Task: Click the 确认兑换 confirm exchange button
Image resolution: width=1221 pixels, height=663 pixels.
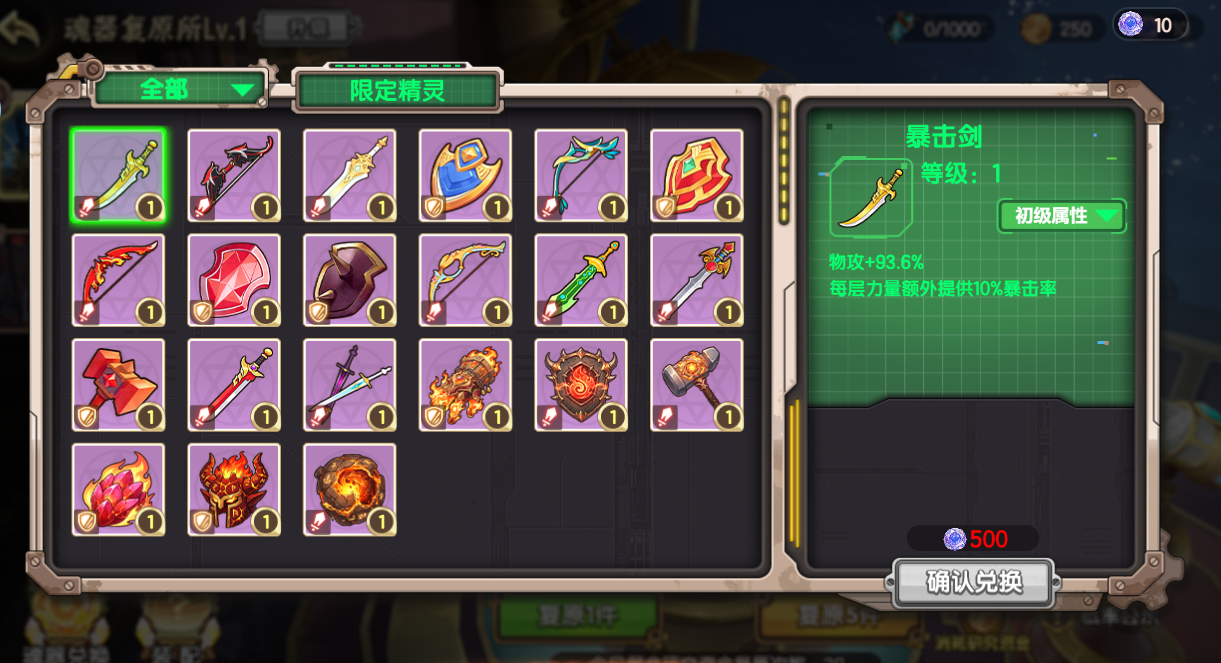Action: pos(974,582)
